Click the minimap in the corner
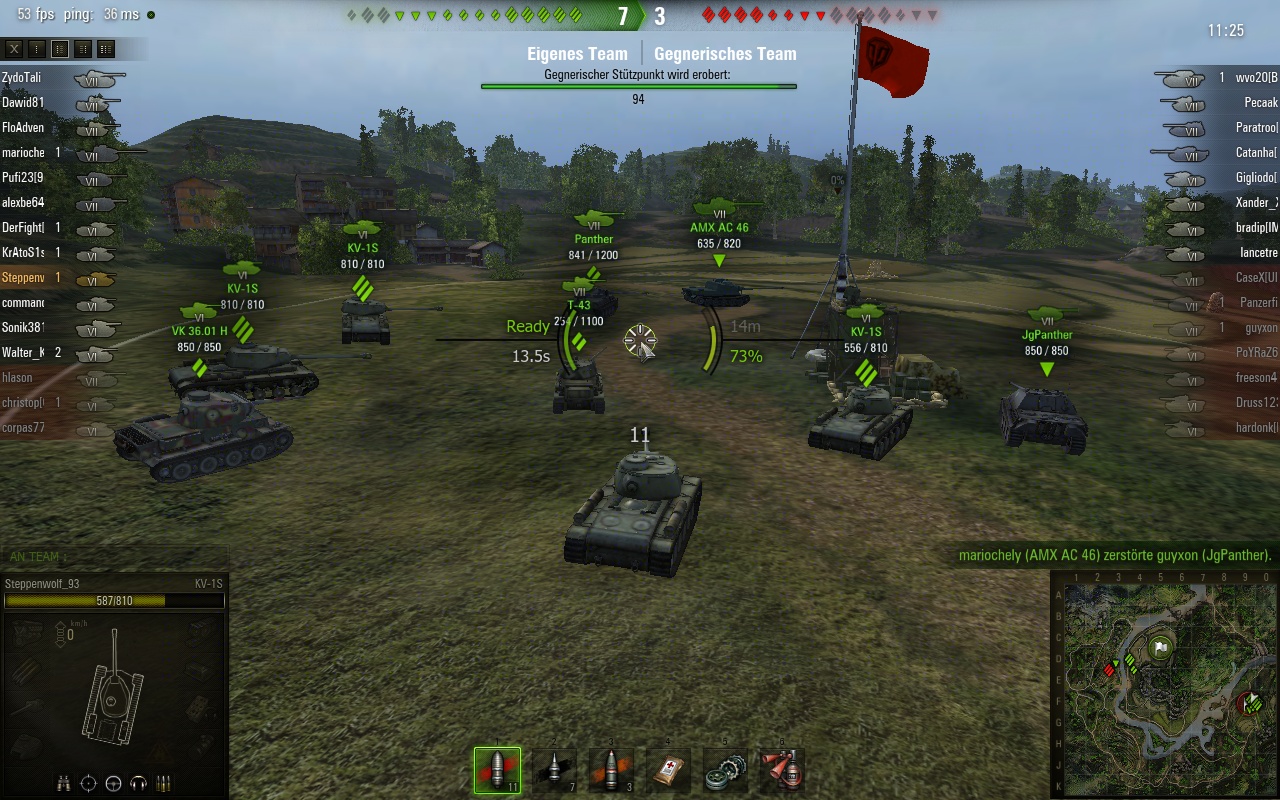Screen dimensions: 1280x800 [1166, 687]
